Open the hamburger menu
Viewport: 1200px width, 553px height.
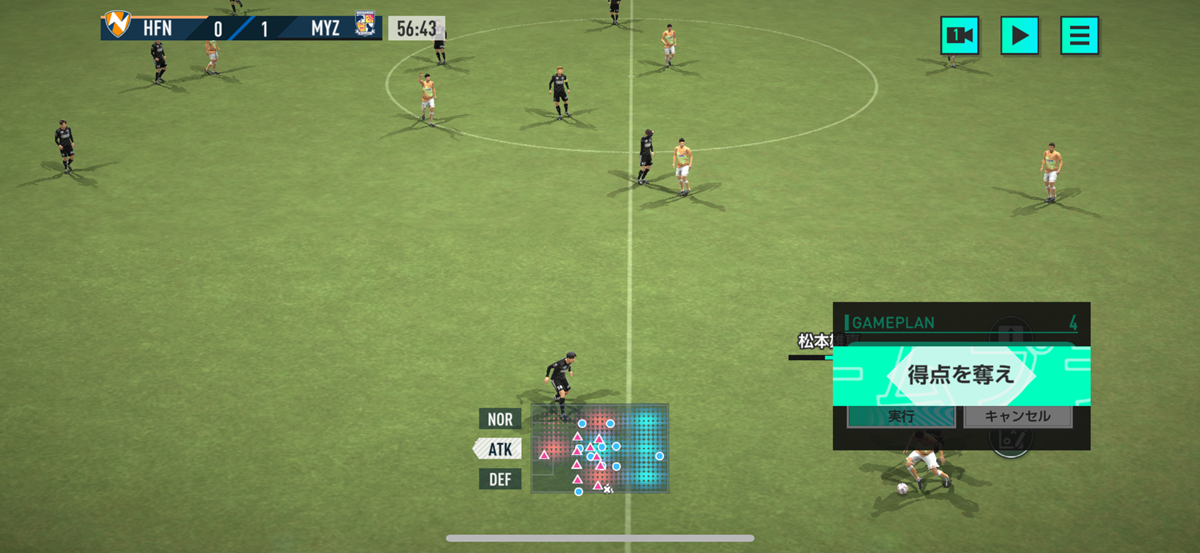1079,36
